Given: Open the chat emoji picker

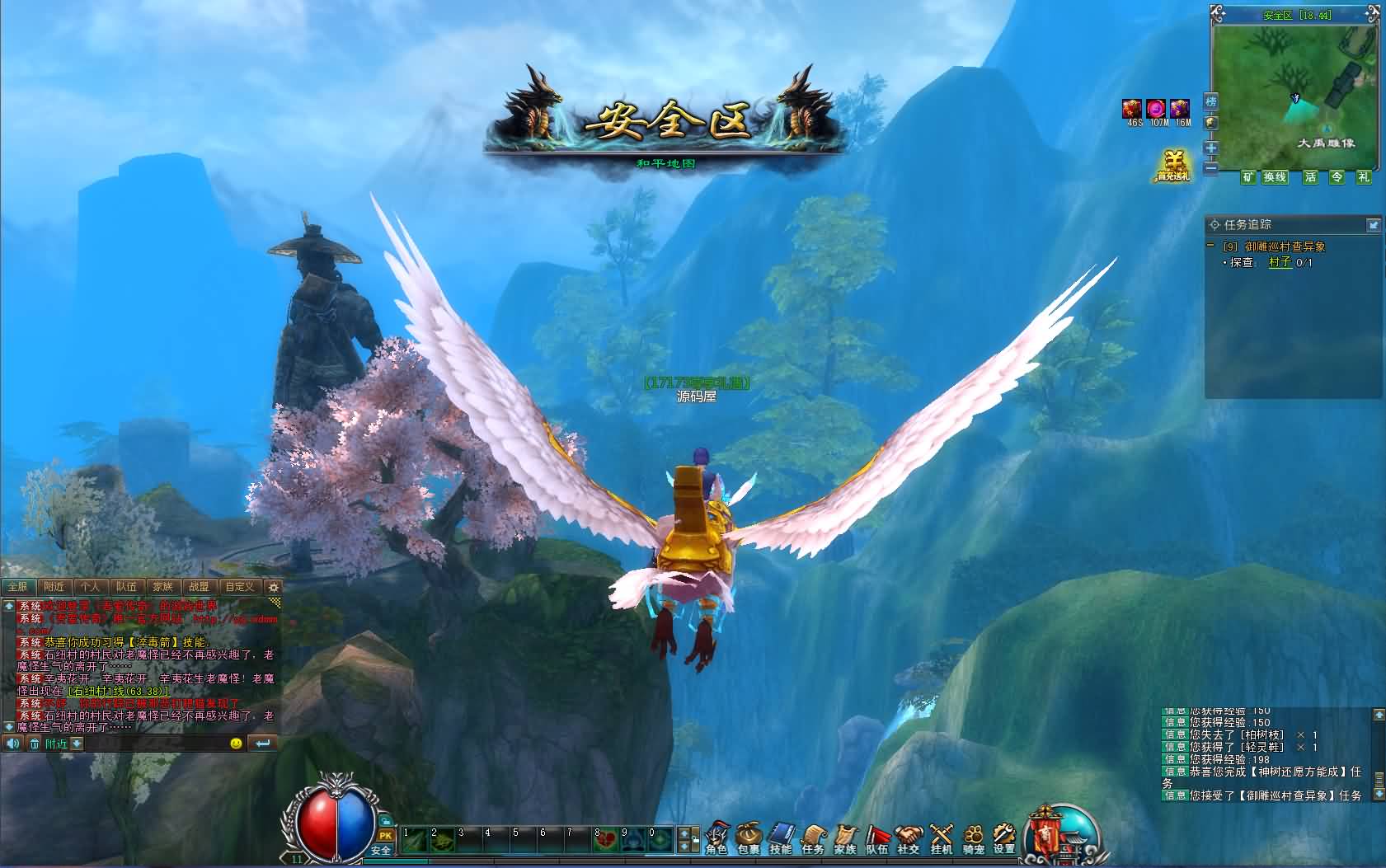Looking at the screenshot, I should tap(237, 744).
